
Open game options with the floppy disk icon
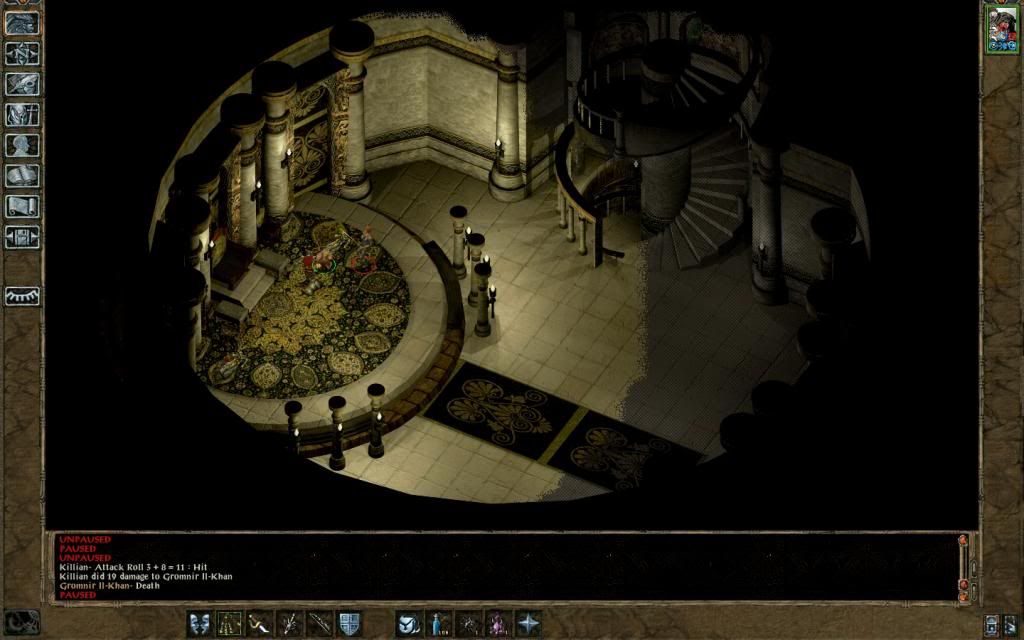[x=22, y=237]
